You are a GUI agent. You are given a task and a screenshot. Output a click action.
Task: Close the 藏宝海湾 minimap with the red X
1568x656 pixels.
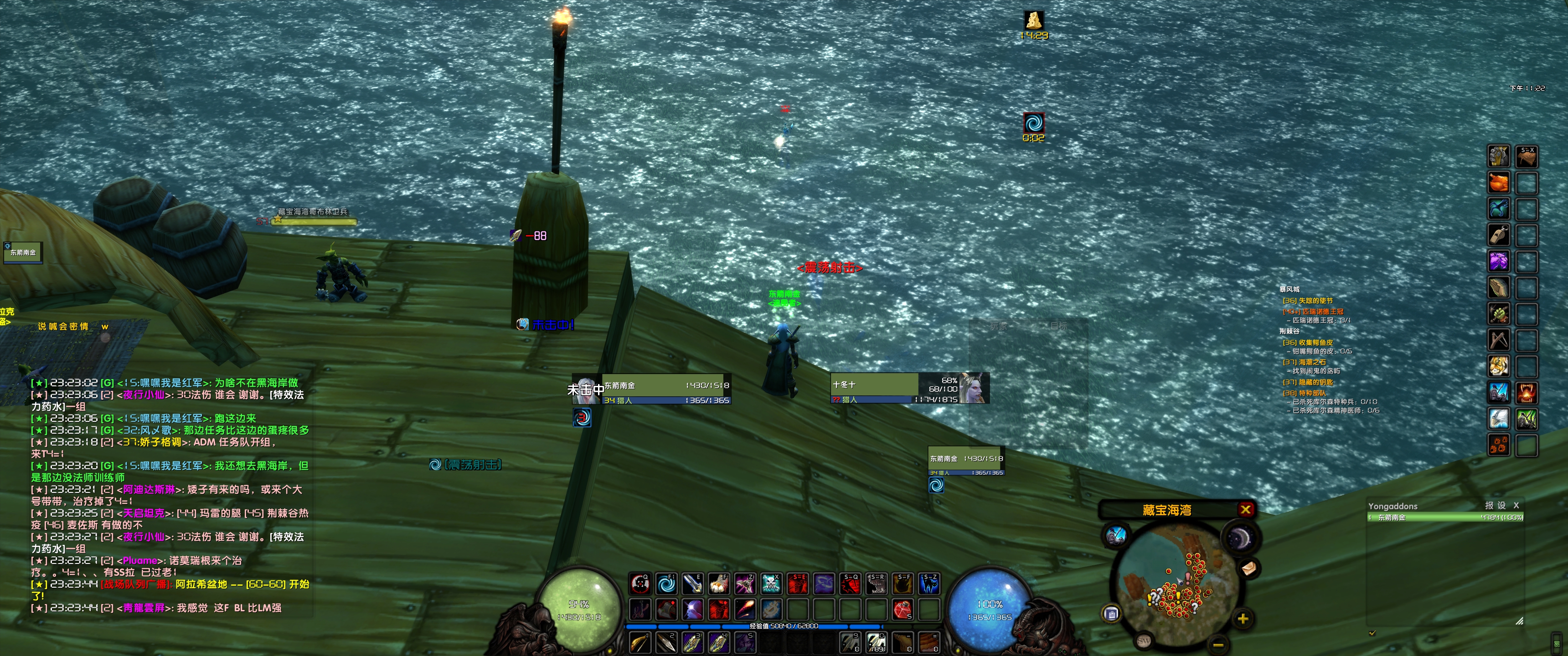tap(1245, 509)
